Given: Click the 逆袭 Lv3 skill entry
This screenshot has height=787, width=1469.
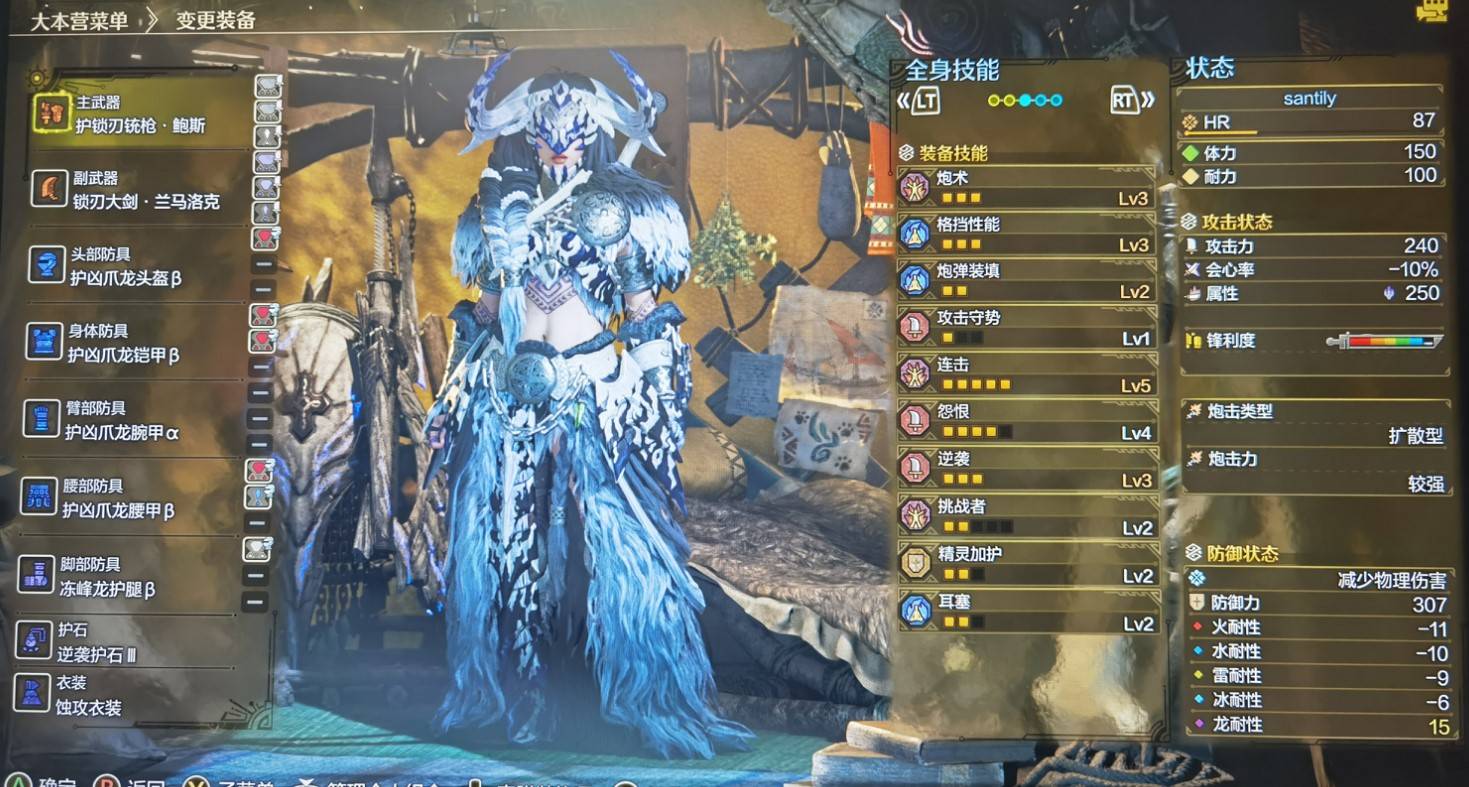Looking at the screenshot, I should (1027, 469).
